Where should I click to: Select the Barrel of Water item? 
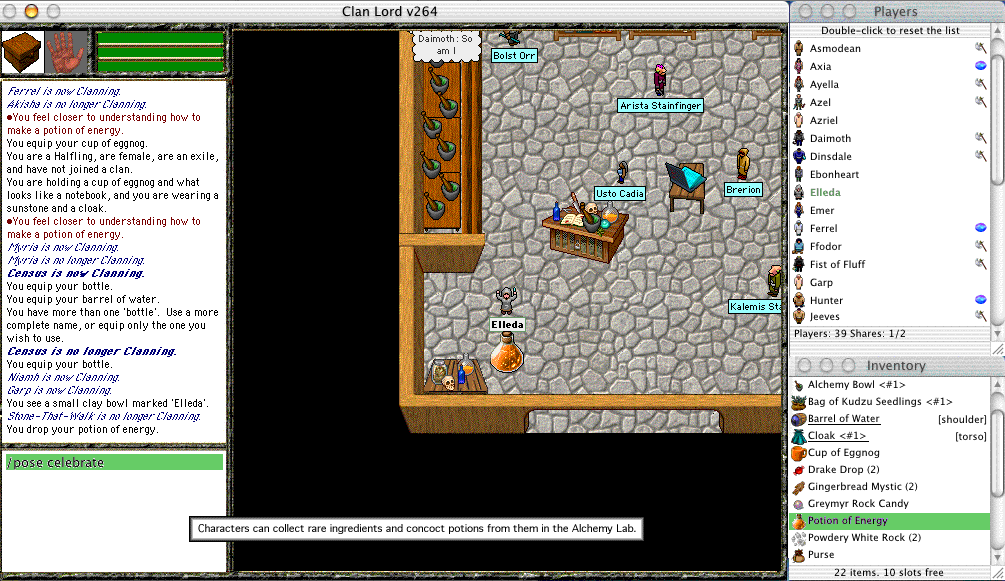[844, 418]
